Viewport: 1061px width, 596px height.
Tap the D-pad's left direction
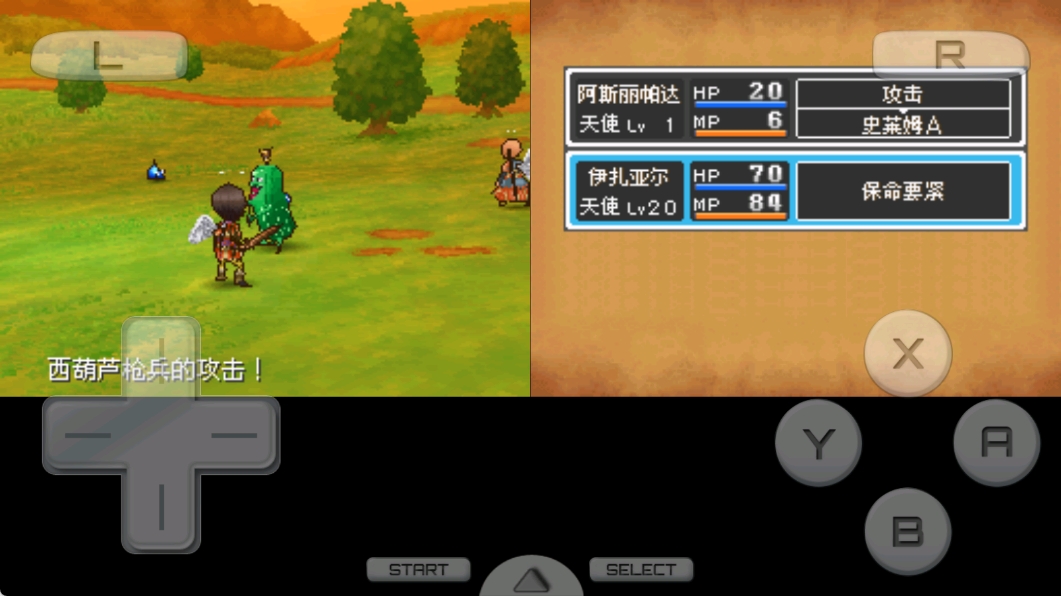[85, 436]
